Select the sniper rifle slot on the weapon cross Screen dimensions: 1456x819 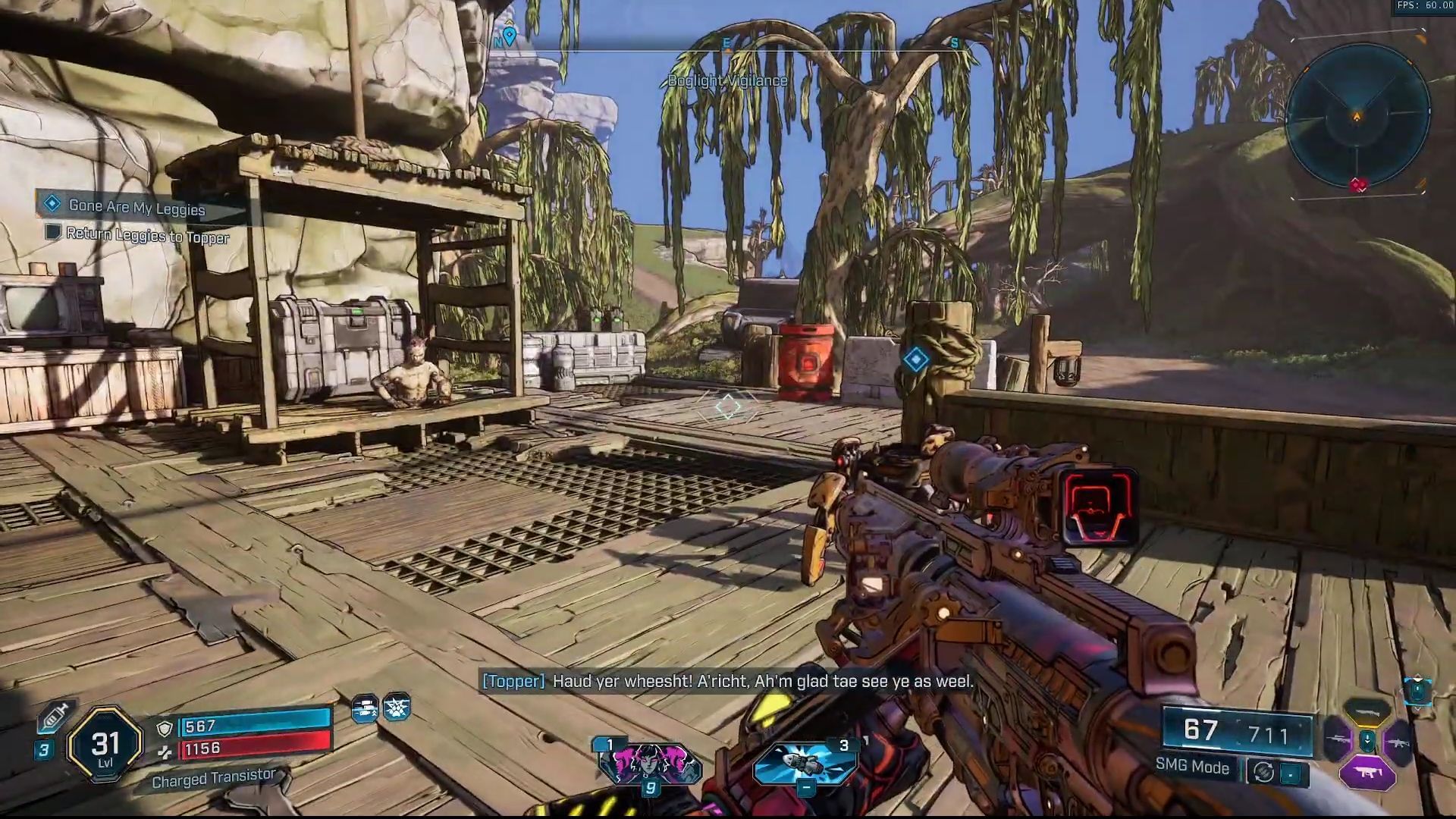(1337, 739)
